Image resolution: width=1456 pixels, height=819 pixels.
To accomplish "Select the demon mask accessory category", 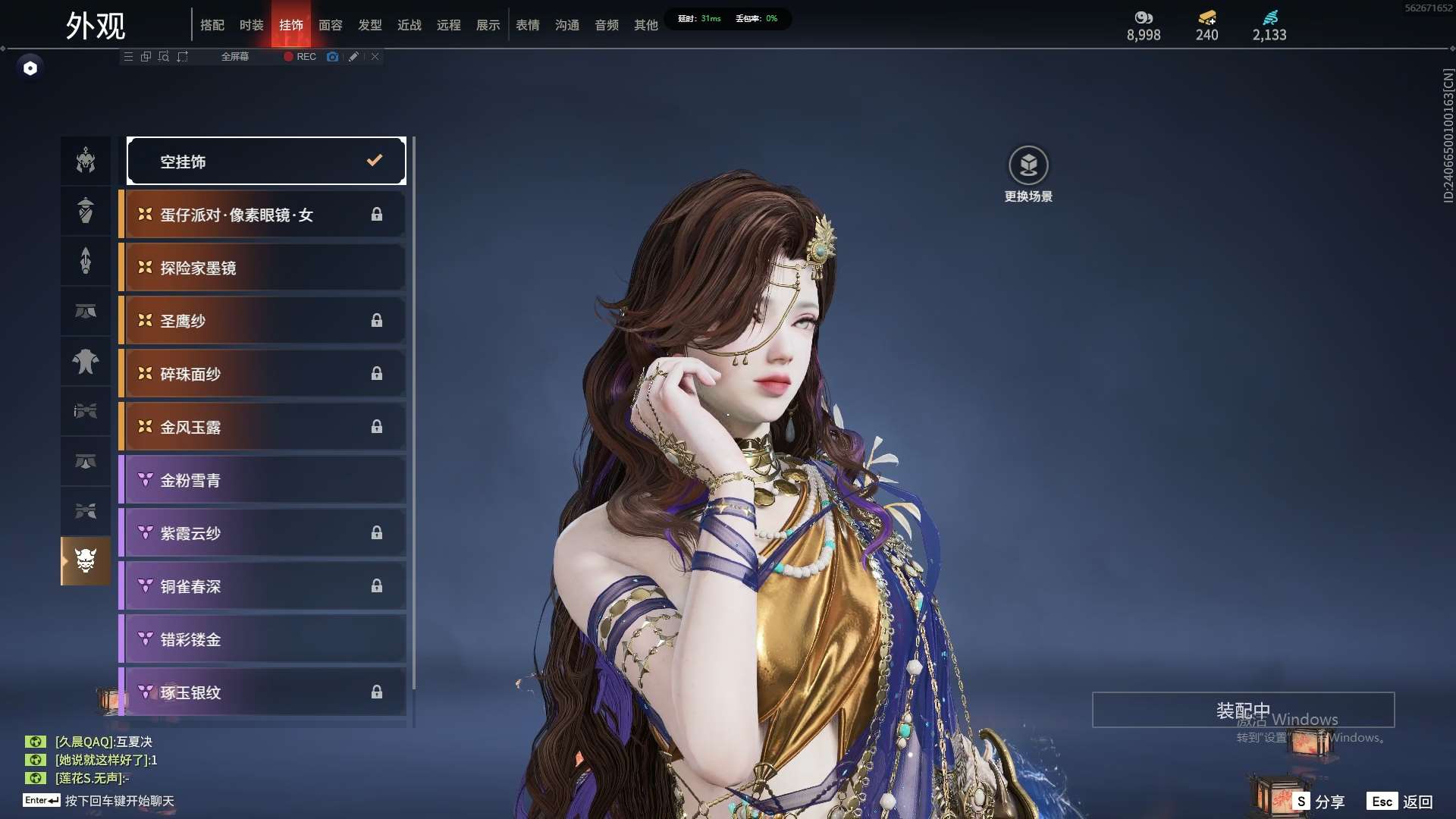I will [86, 561].
